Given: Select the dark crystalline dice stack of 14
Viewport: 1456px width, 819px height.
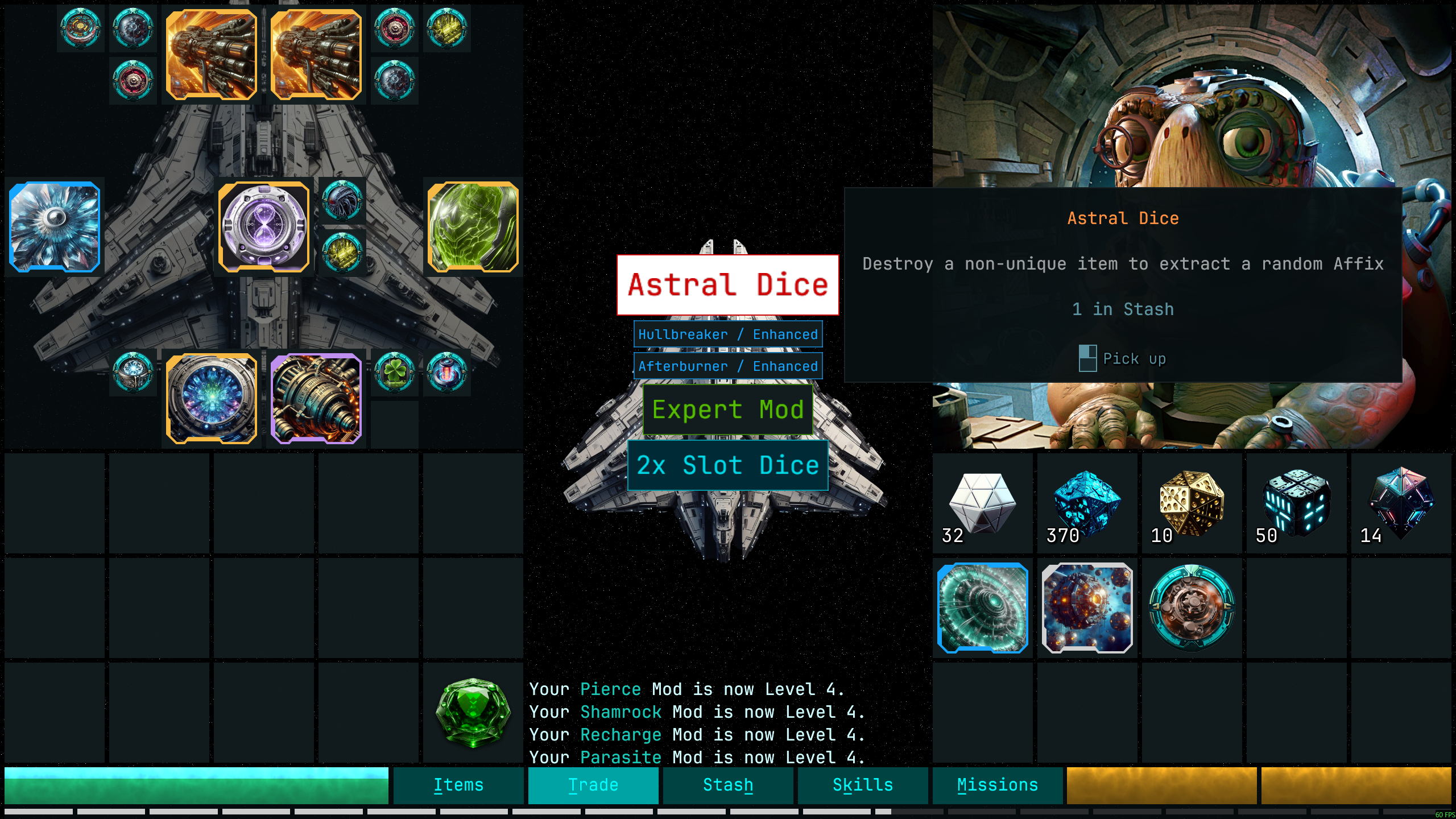Looking at the screenshot, I should pos(1401,503).
